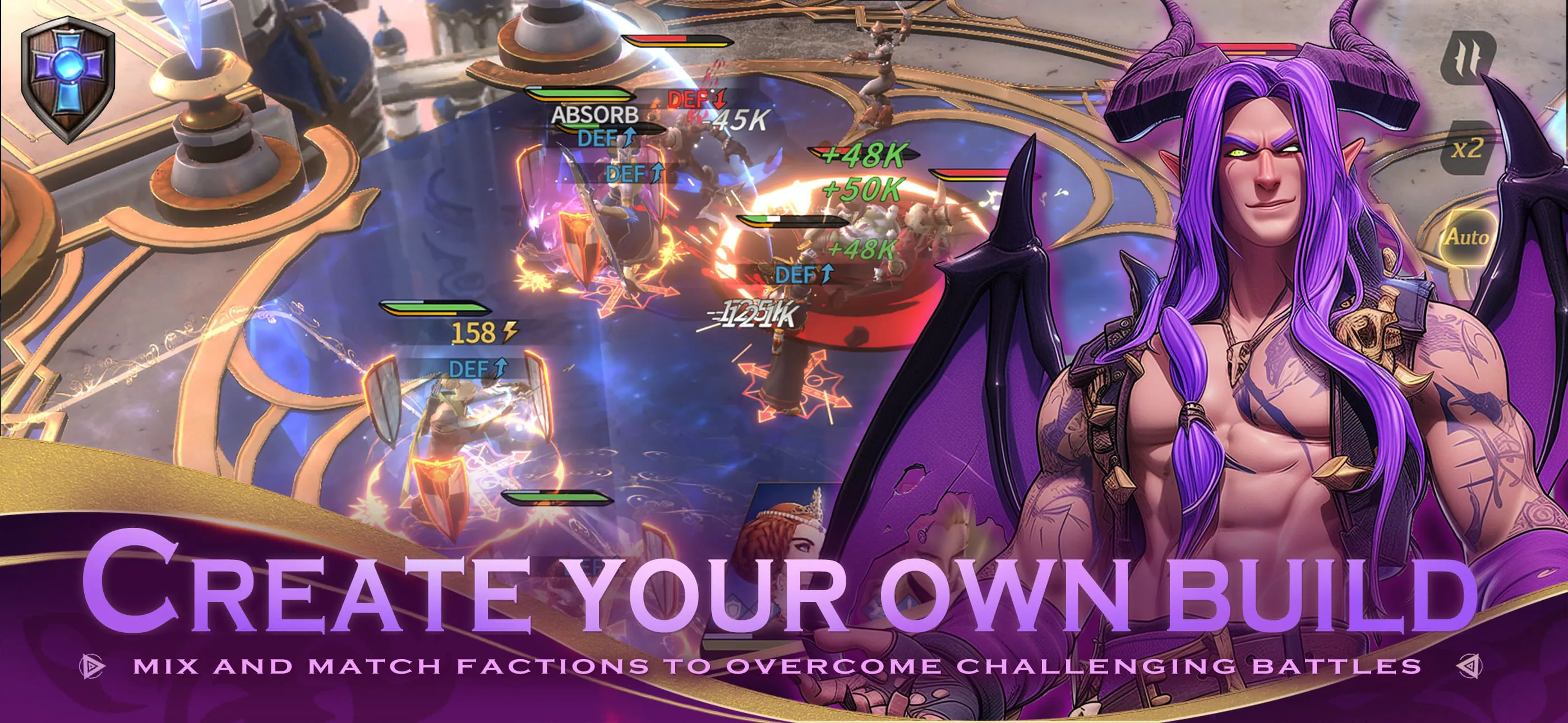Toggle the x2 battle speed control
1568x723 pixels.
(1471, 149)
